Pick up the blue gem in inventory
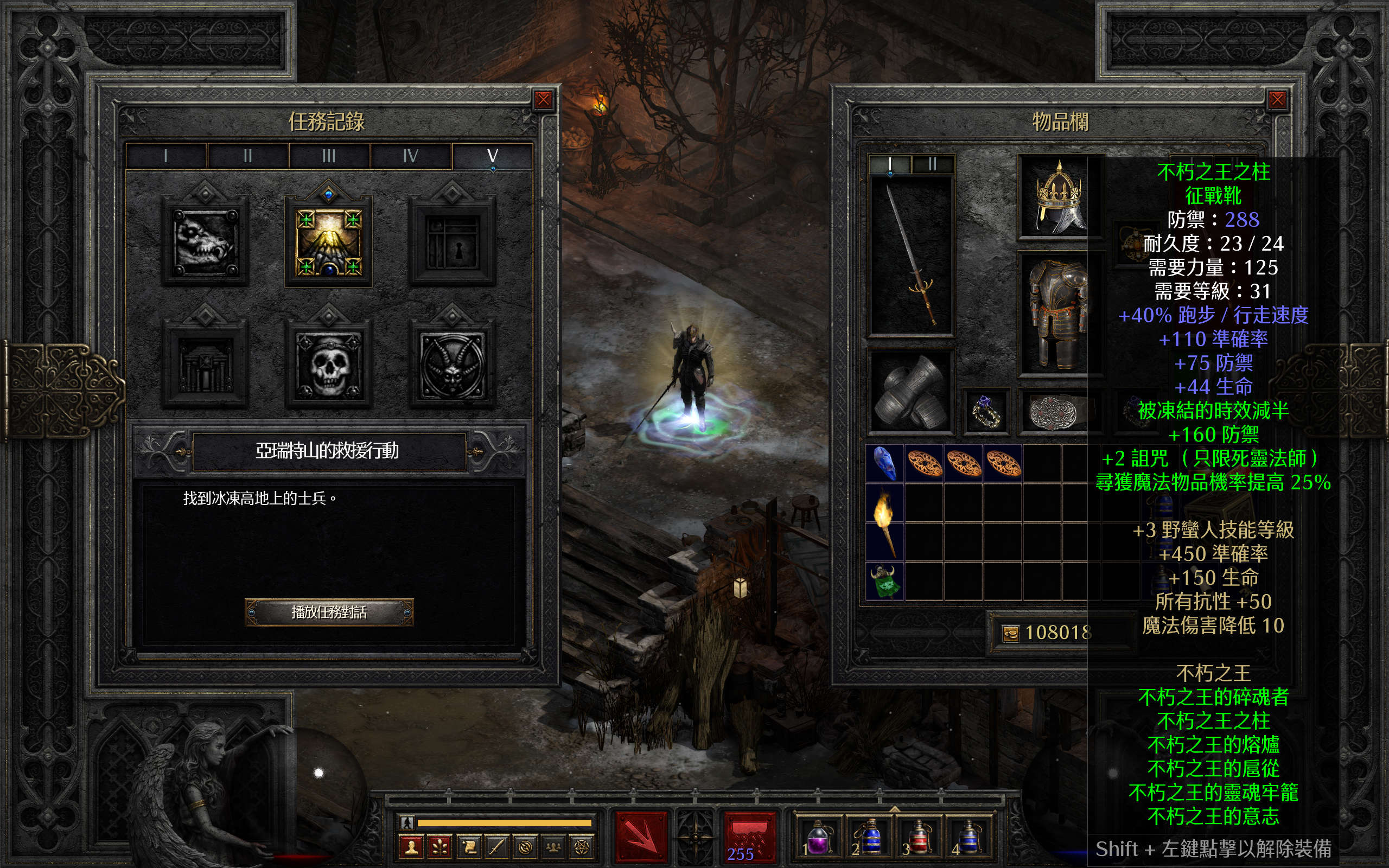 pyautogui.click(x=884, y=463)
